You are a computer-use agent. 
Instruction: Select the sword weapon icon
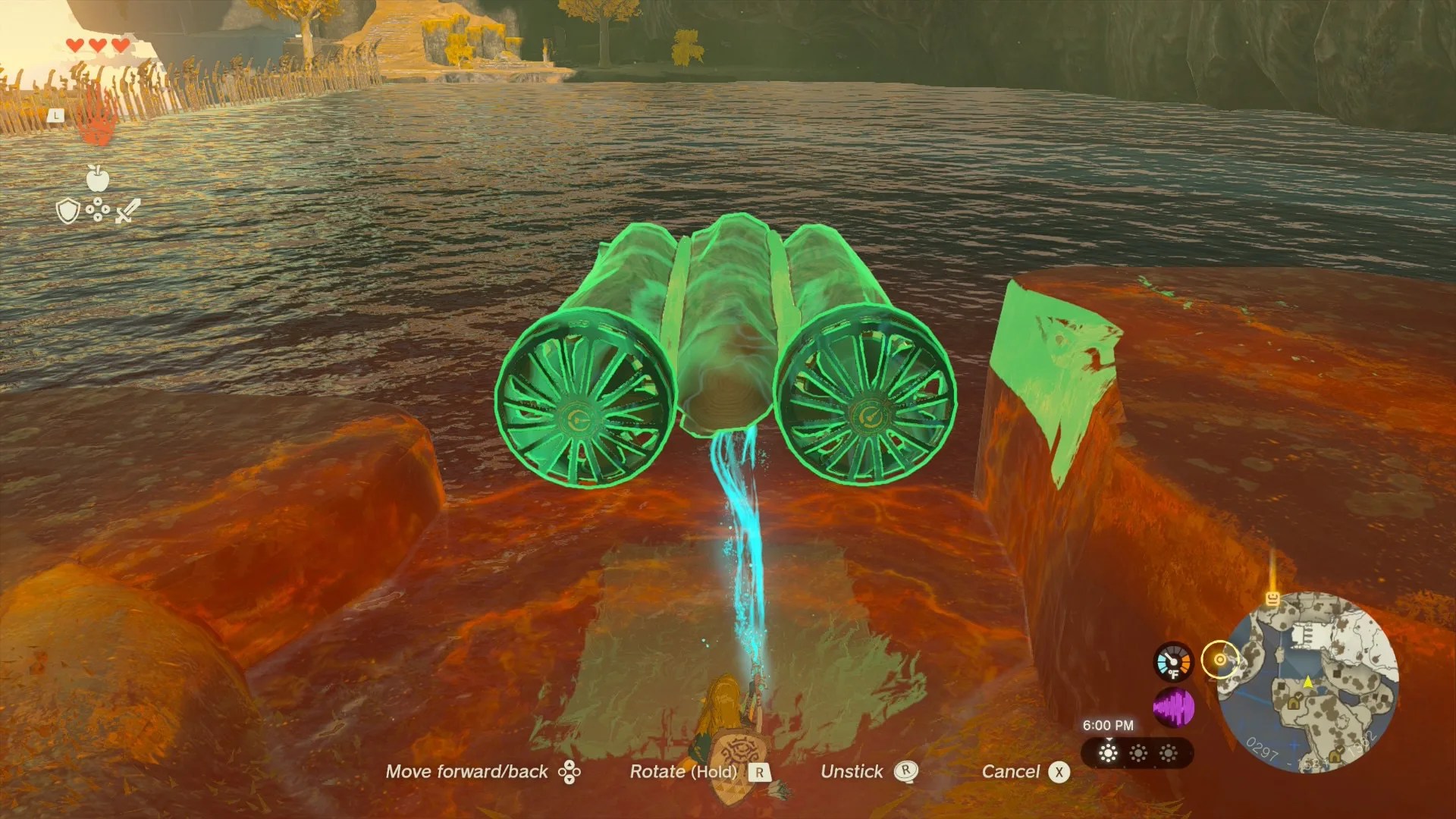127,211
